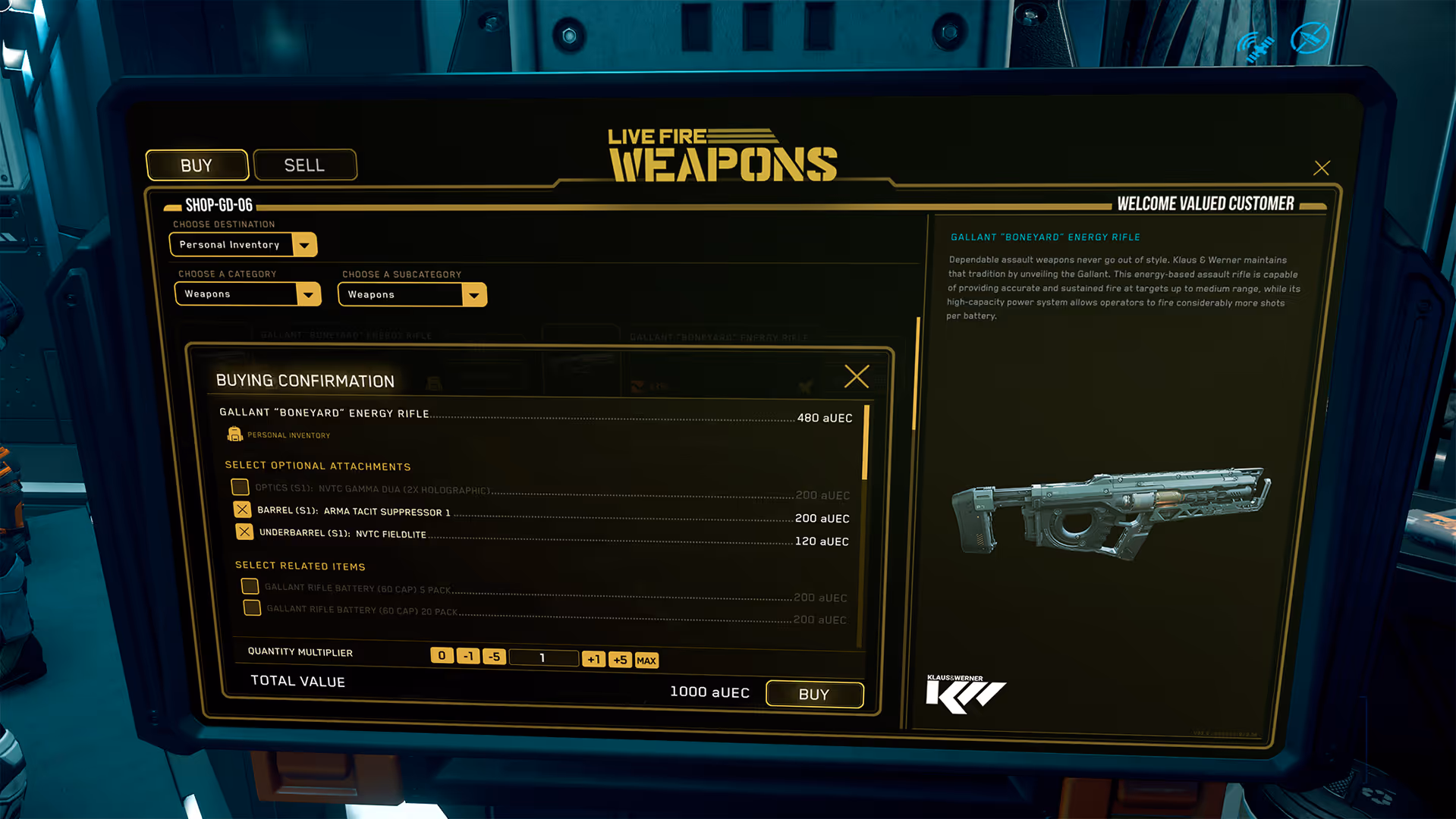Decrease quantity by five

pos(494,657)
